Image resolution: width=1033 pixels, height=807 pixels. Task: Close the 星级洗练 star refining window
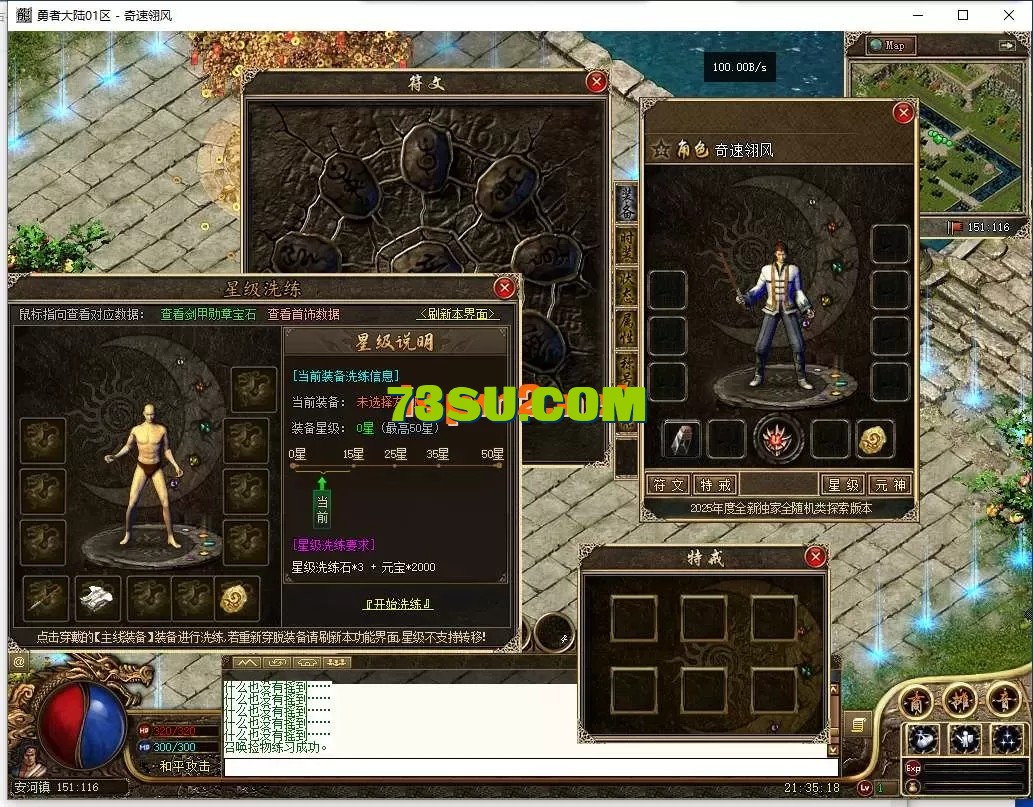(505, 288)
